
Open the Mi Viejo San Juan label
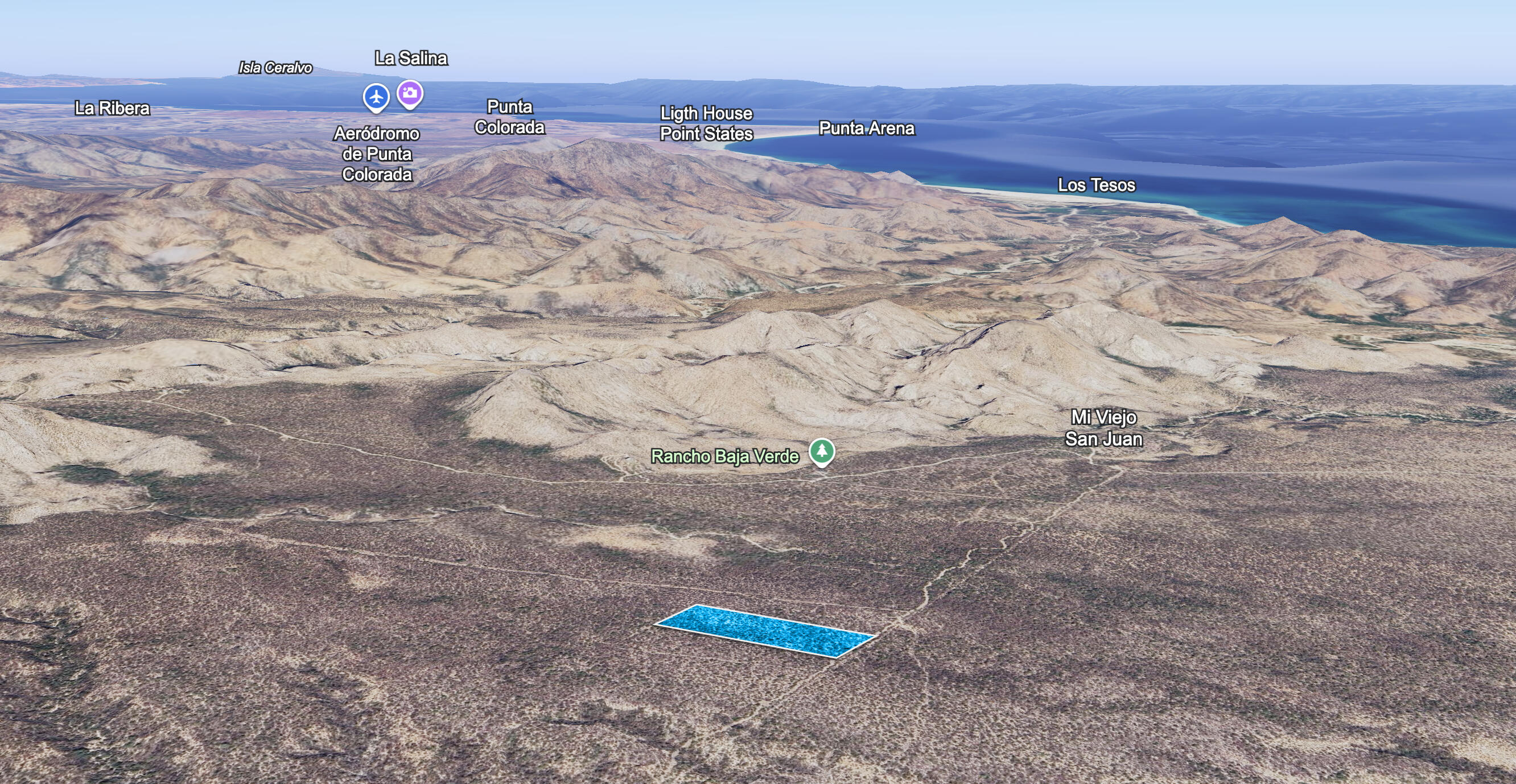coord(1103,428)
